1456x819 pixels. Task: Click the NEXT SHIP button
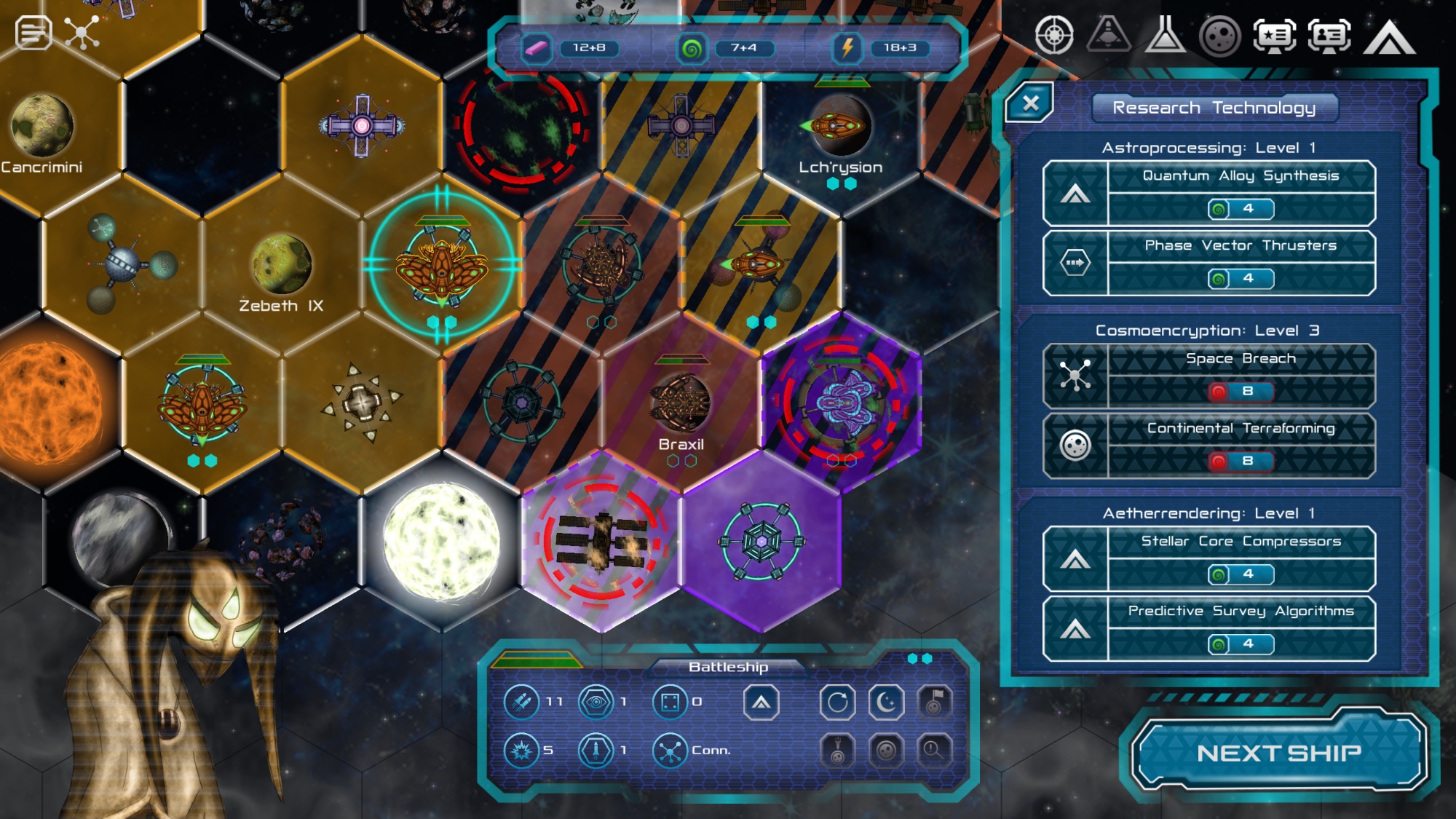1278,752
